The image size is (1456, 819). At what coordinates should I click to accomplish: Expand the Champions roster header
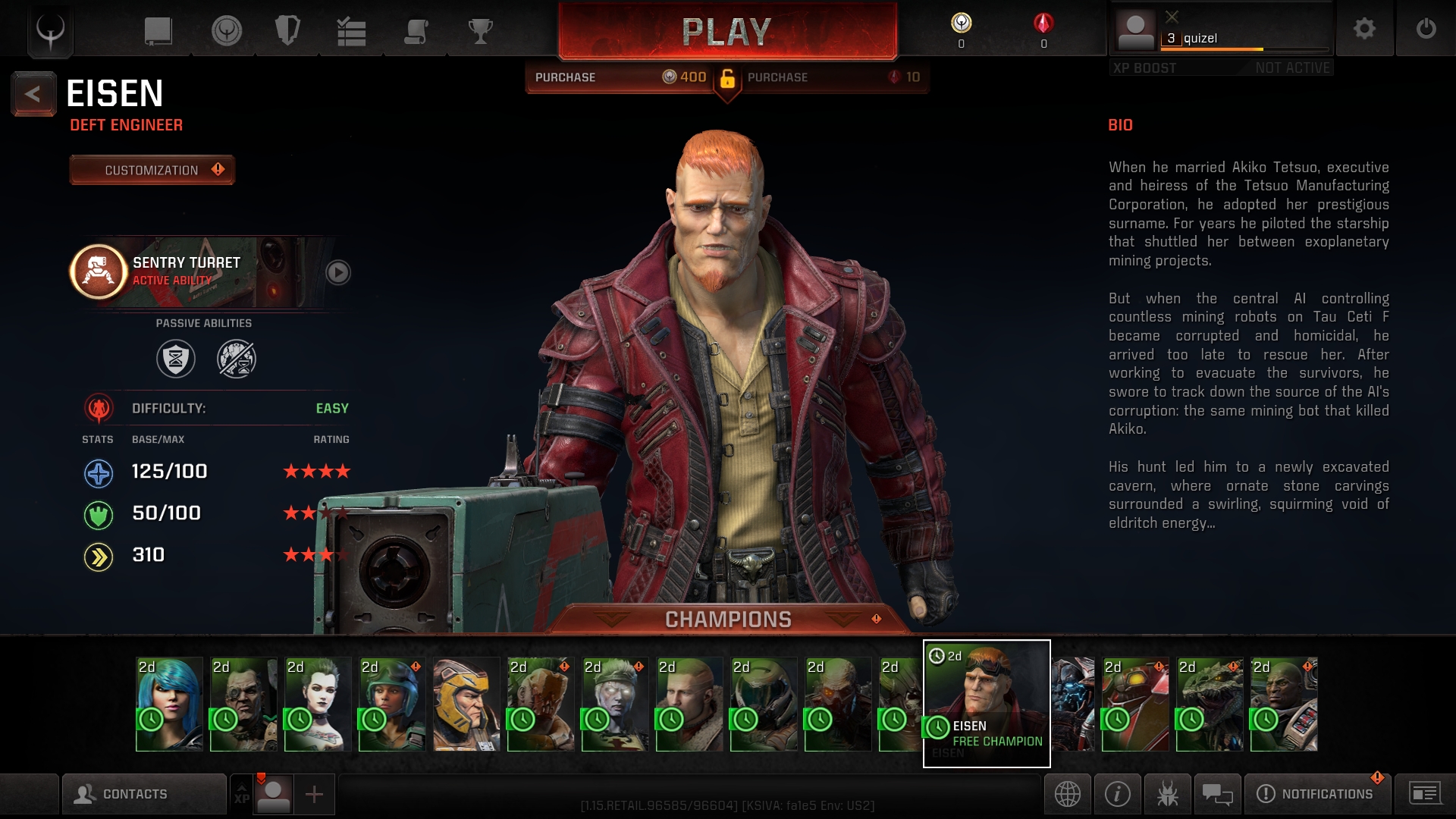point(728,620)
